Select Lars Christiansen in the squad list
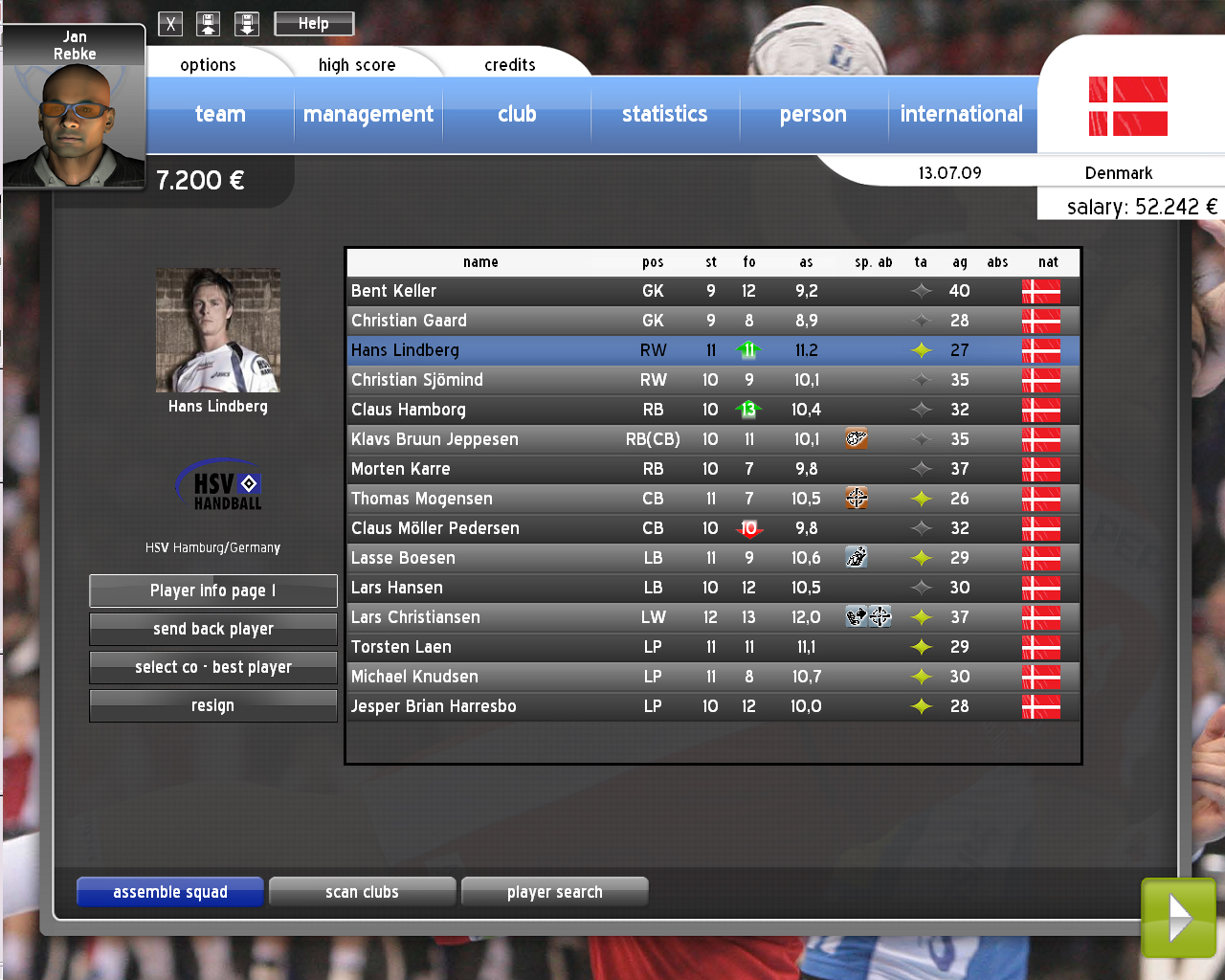Image resolution: width=1225 pixels, height=980 pixels. click(x=416, y=617)
